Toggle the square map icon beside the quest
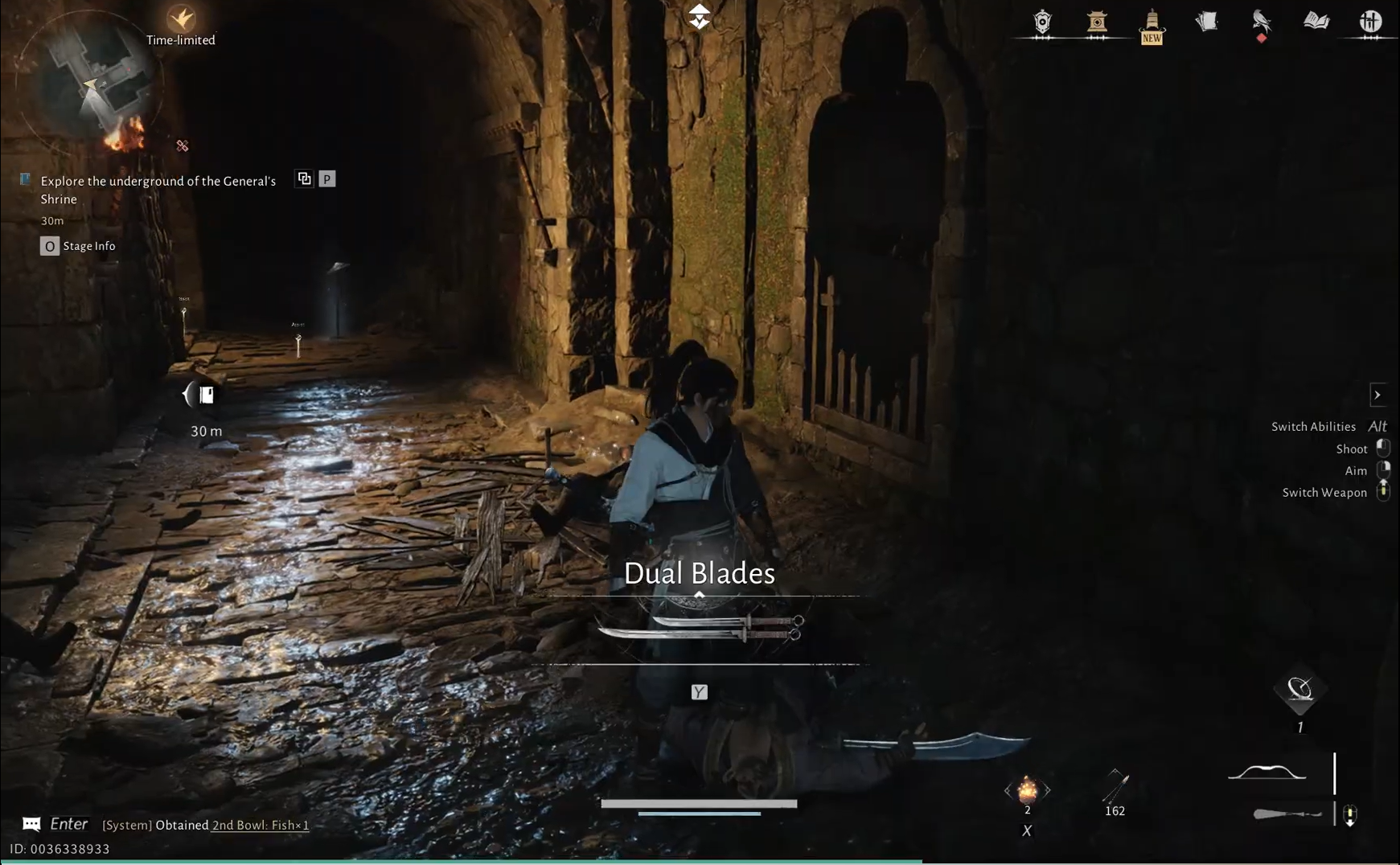 click(305, 178)
